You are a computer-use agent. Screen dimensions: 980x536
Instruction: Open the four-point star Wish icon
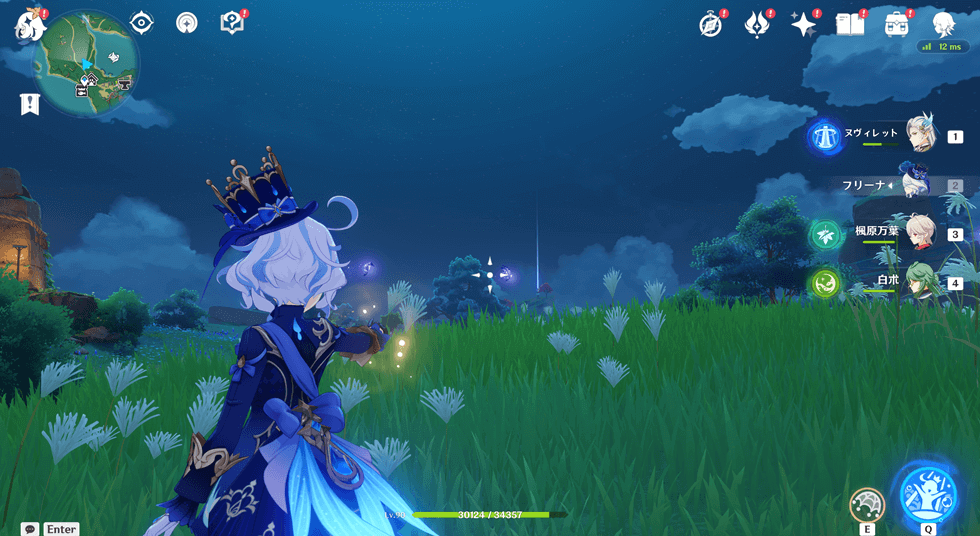[803, 25]
